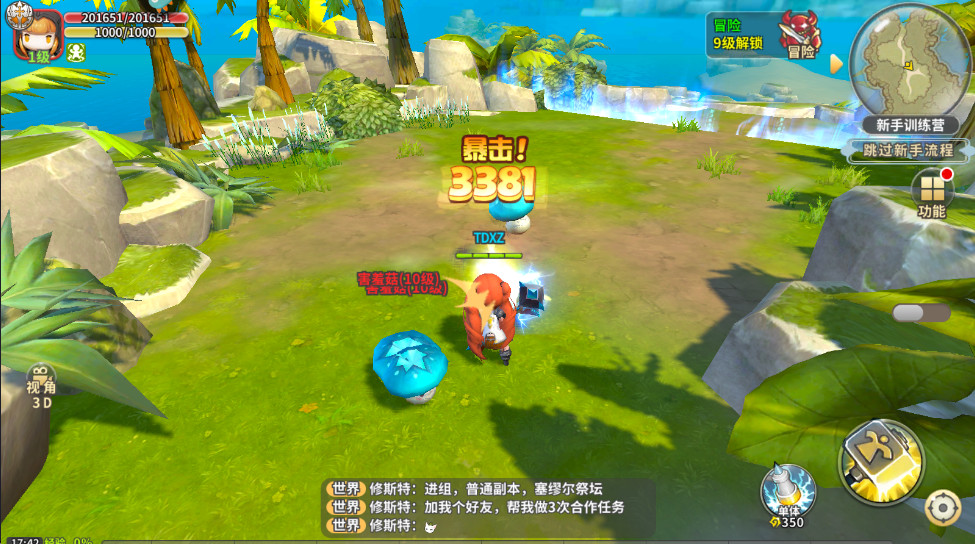Screen dimensions: 975x544
Task: Use the golden hammer attack button
Action: click(881, 462)
